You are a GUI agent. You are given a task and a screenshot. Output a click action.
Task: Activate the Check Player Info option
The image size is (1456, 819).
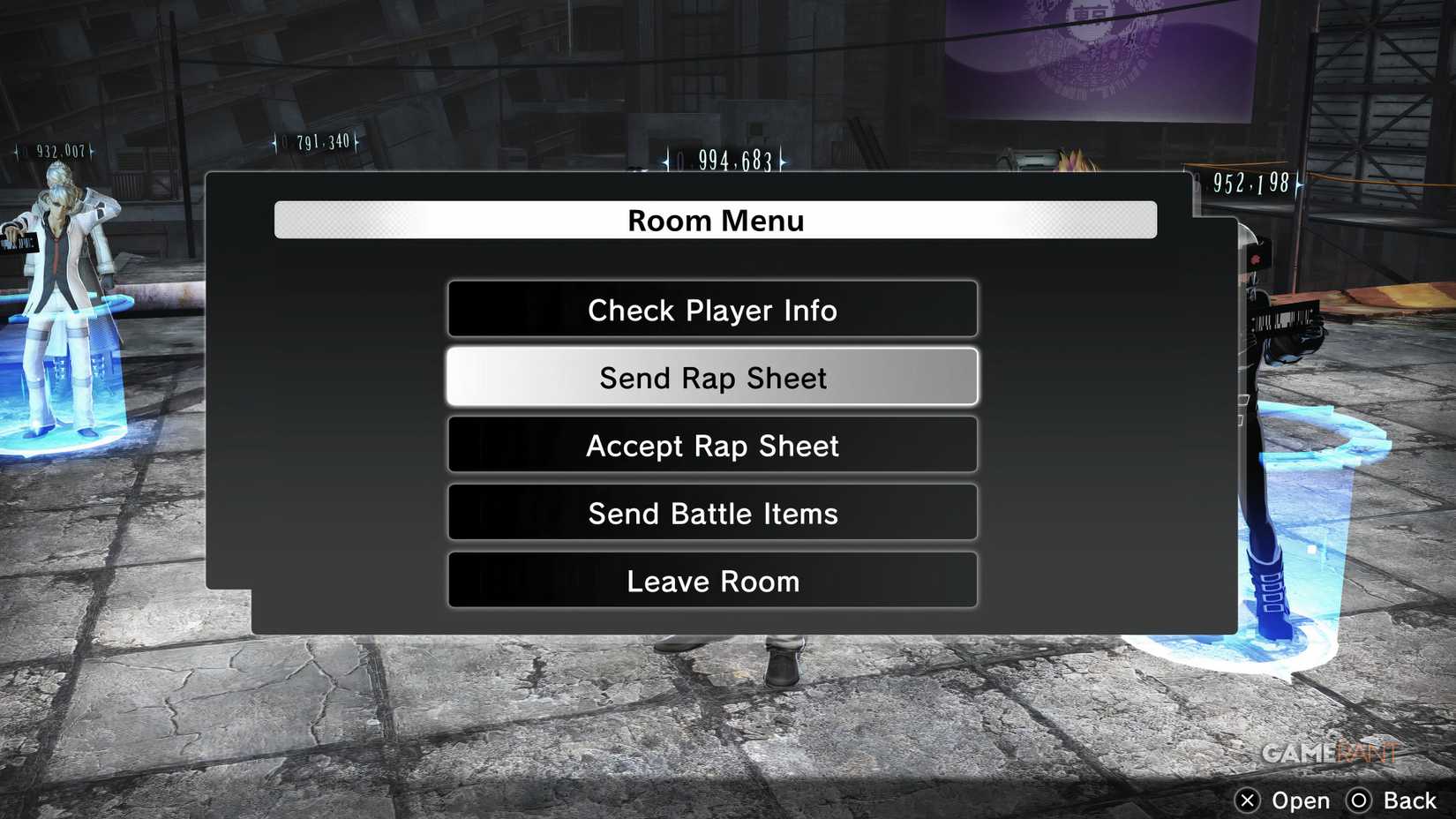(713, 310)
